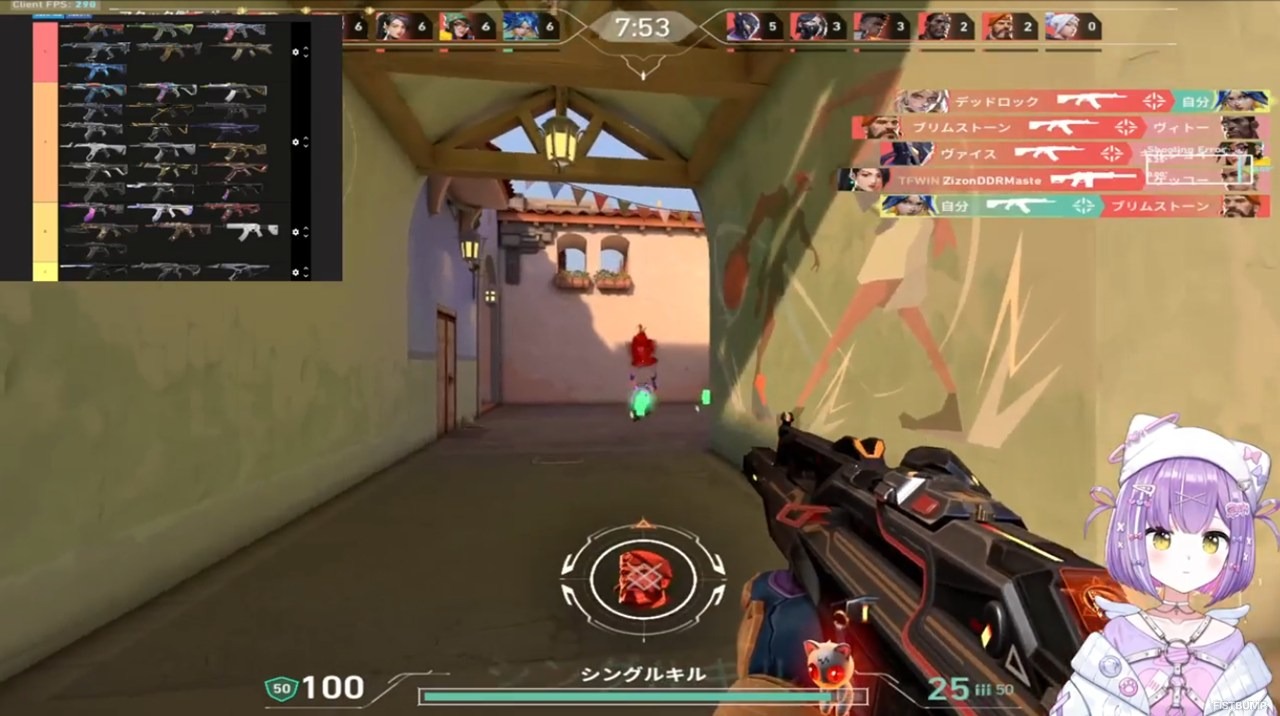The image size is (1280, 716).
Task: Click the armor shield icon
Action: (x=280, y=688)
